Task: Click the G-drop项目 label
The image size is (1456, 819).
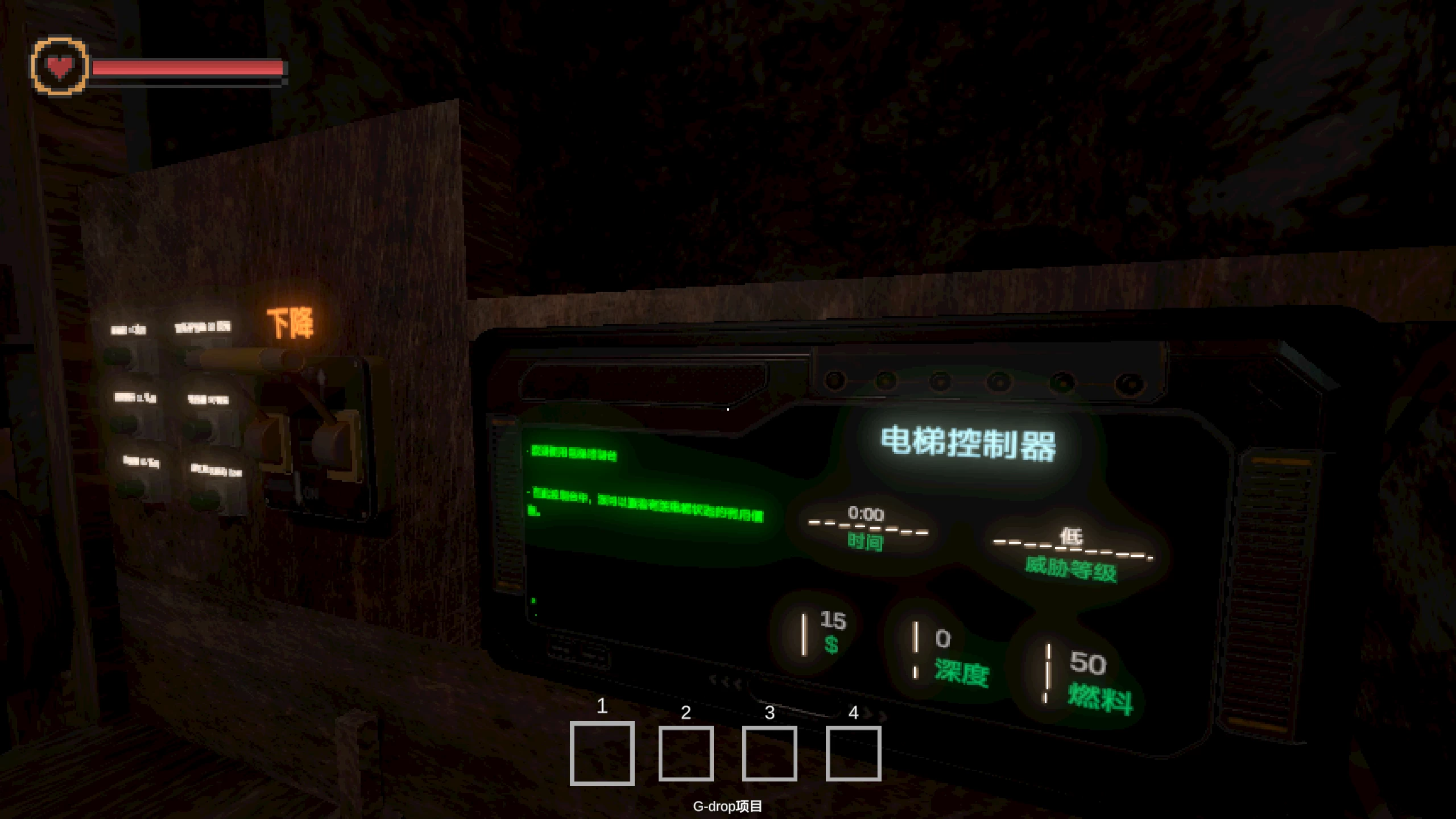Action: [x=728, y=806]
